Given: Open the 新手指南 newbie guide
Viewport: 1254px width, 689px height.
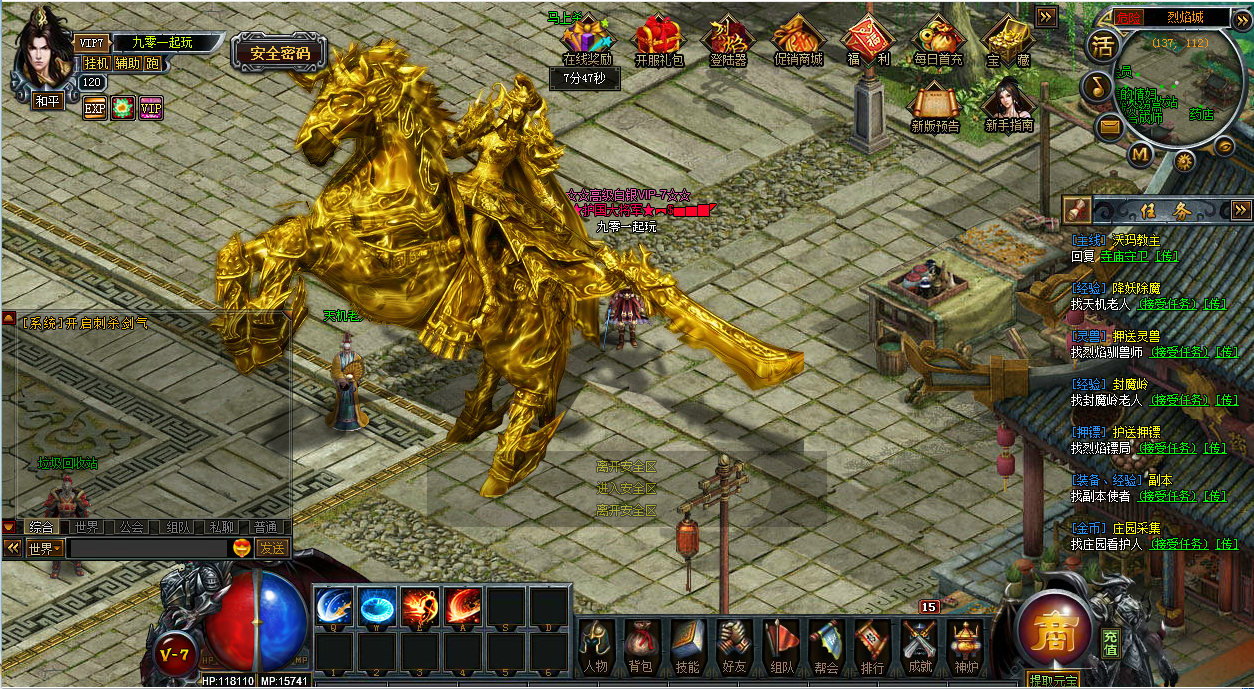Looking at the screenshot, I should (1008, 105).
